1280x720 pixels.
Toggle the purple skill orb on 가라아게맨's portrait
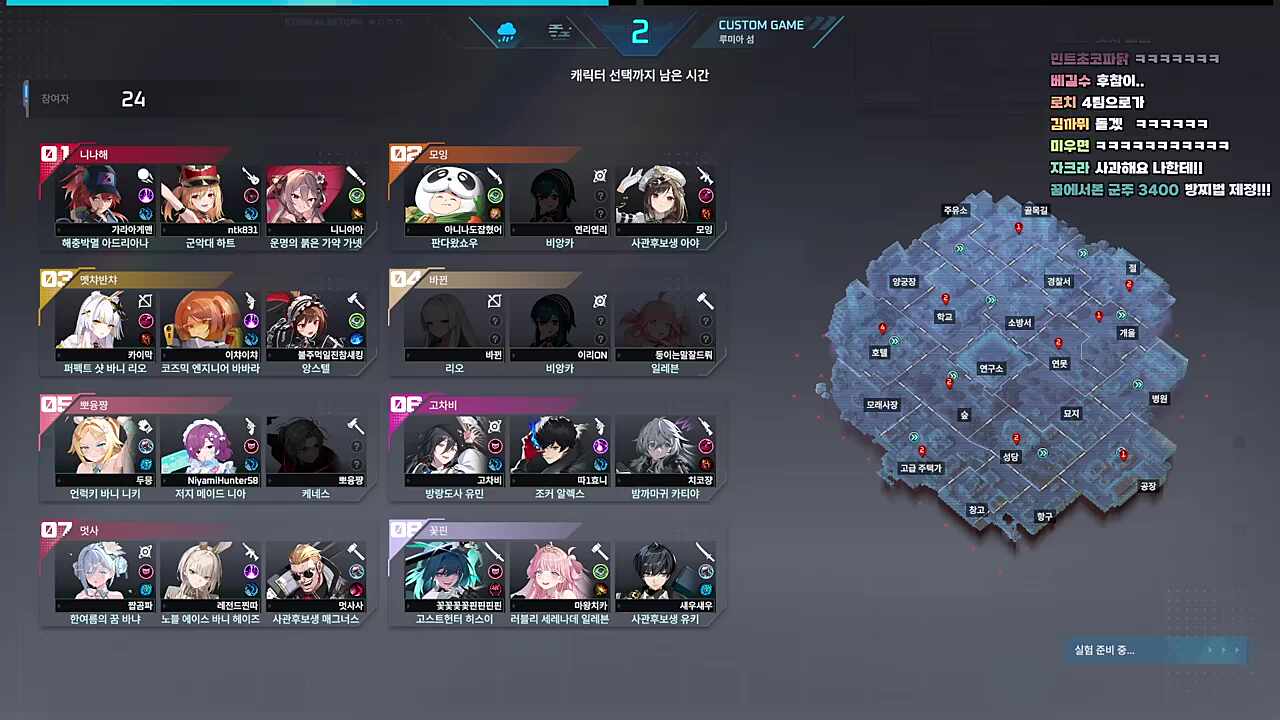tap(146, 196)
